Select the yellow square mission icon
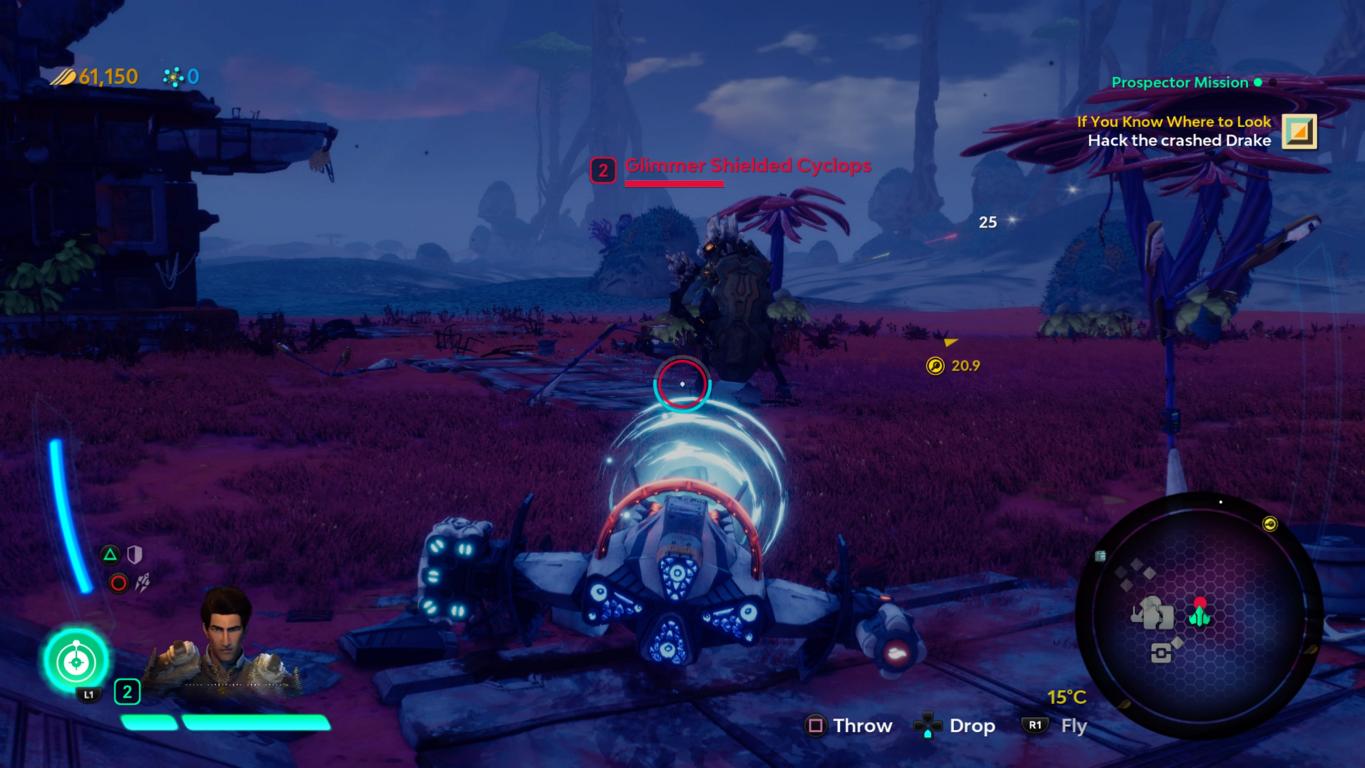The image size is (1365, 768). tap(1299, 131)
